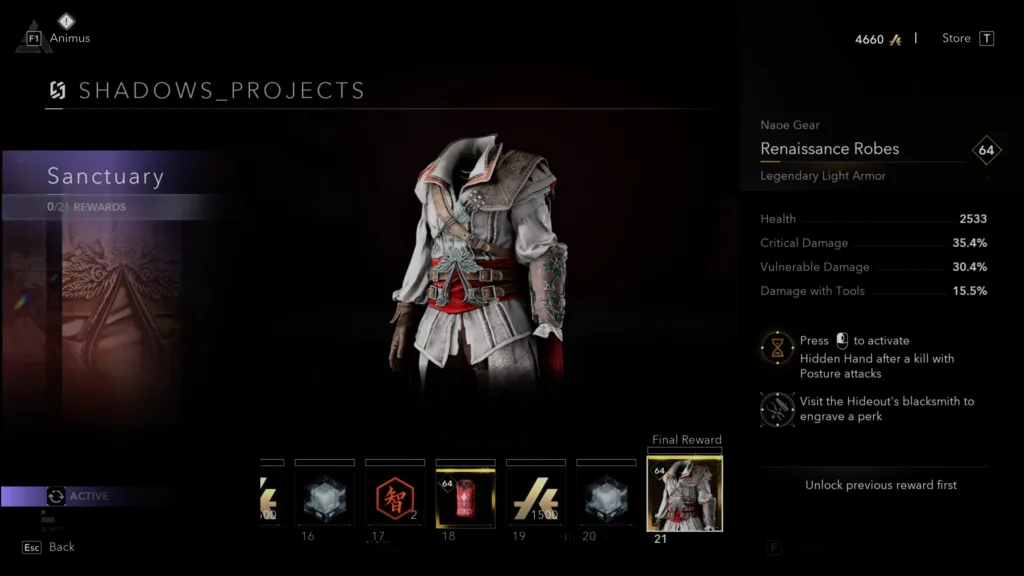Select reward 16 crystal cube

point(324,496)
